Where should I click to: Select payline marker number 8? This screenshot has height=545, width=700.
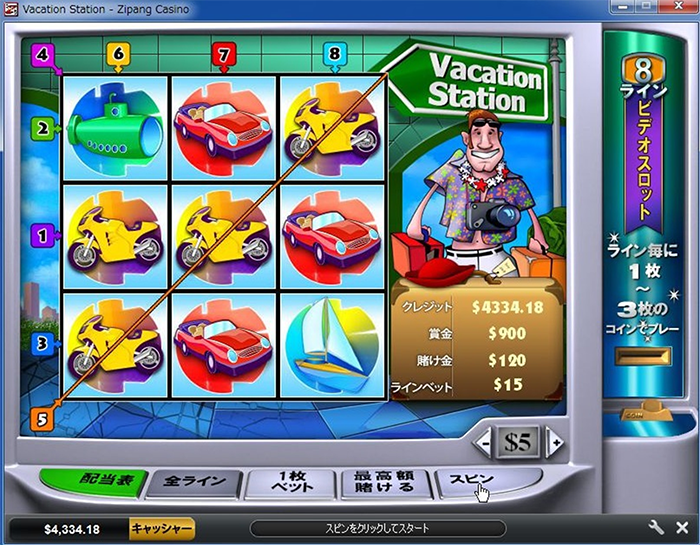click(334, 53)
